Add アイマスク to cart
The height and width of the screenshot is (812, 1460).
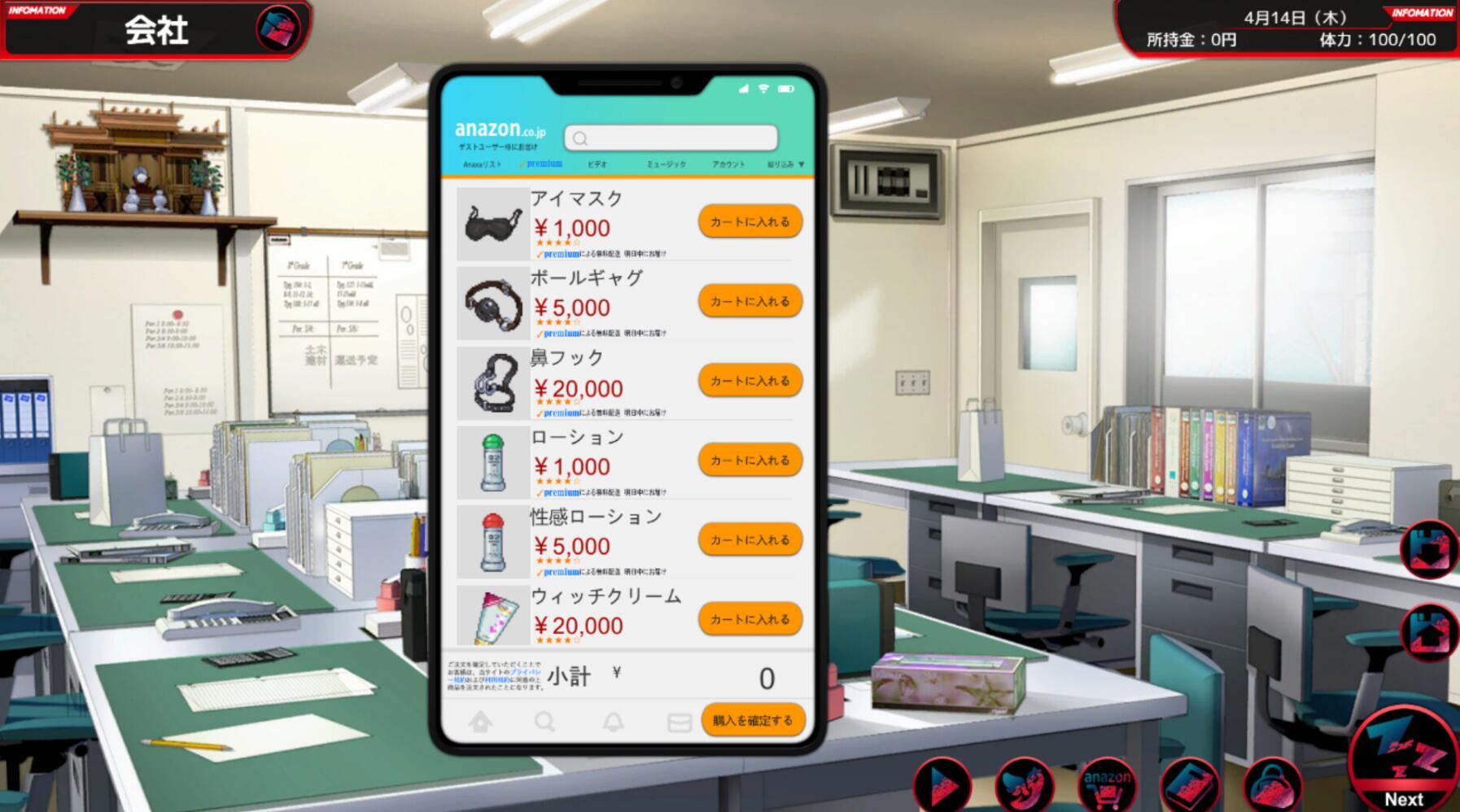(749, 221)
